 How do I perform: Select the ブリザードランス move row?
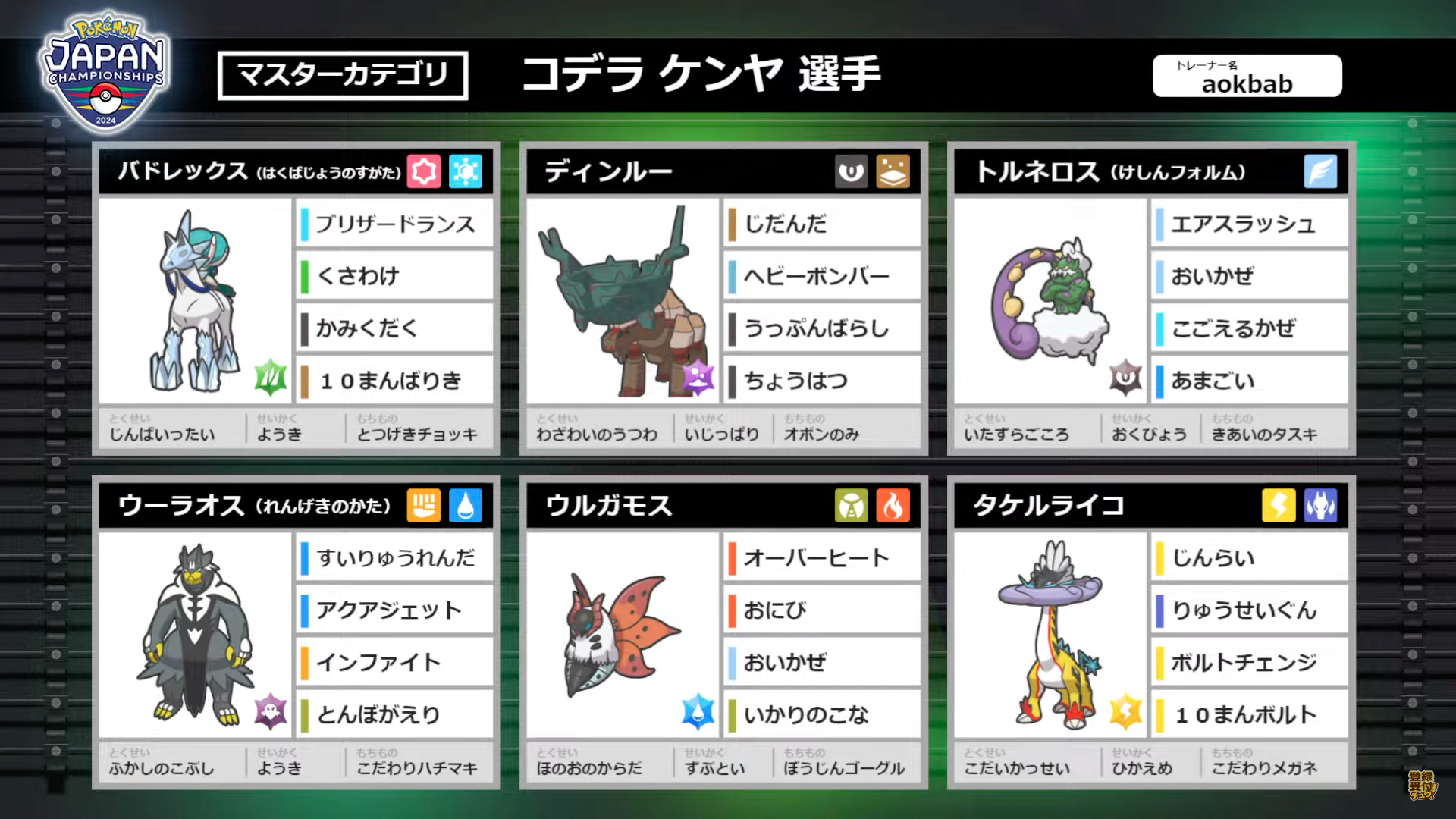tap(394, 224)
